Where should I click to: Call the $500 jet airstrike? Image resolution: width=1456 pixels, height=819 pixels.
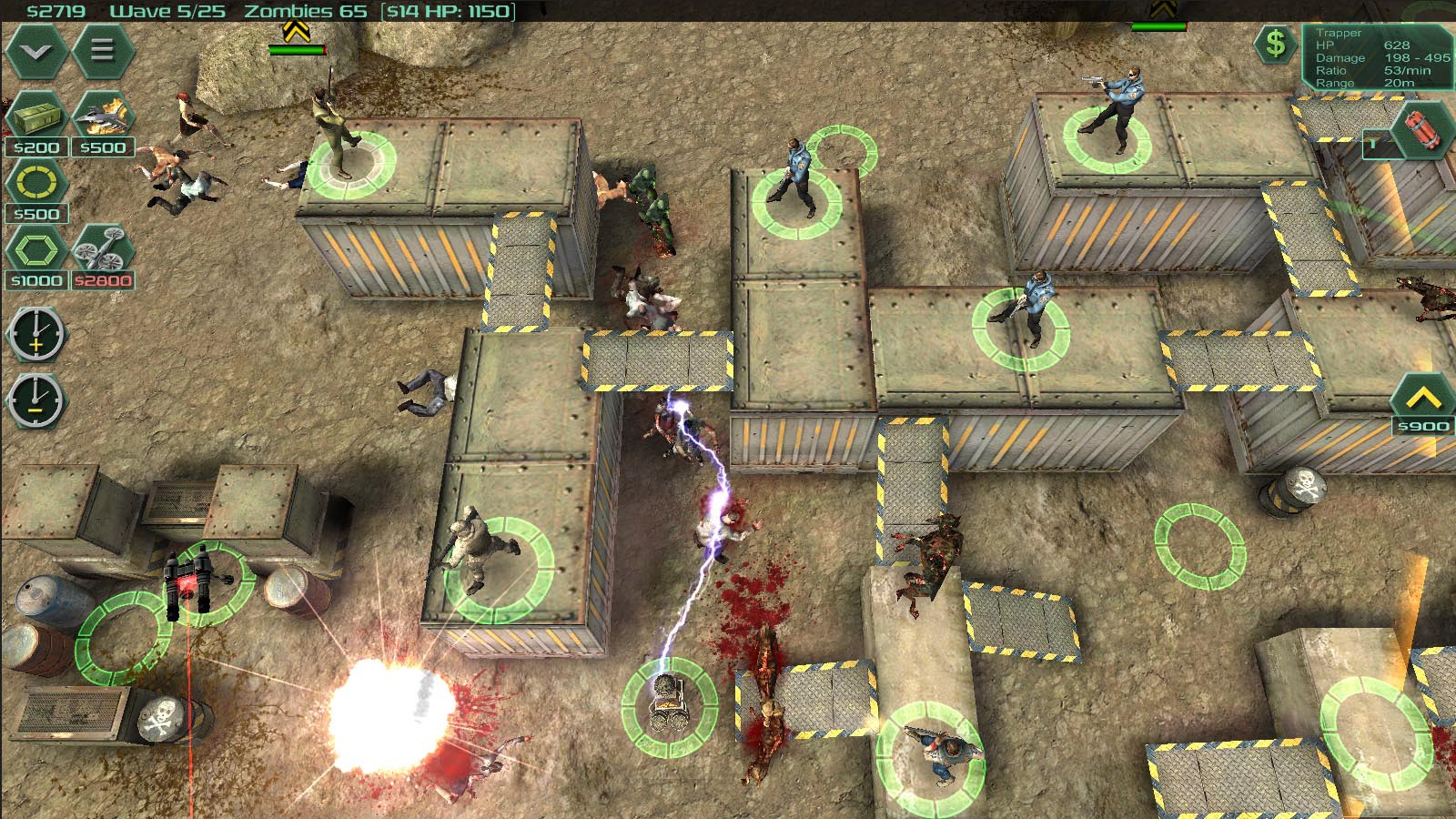[103, 118]
